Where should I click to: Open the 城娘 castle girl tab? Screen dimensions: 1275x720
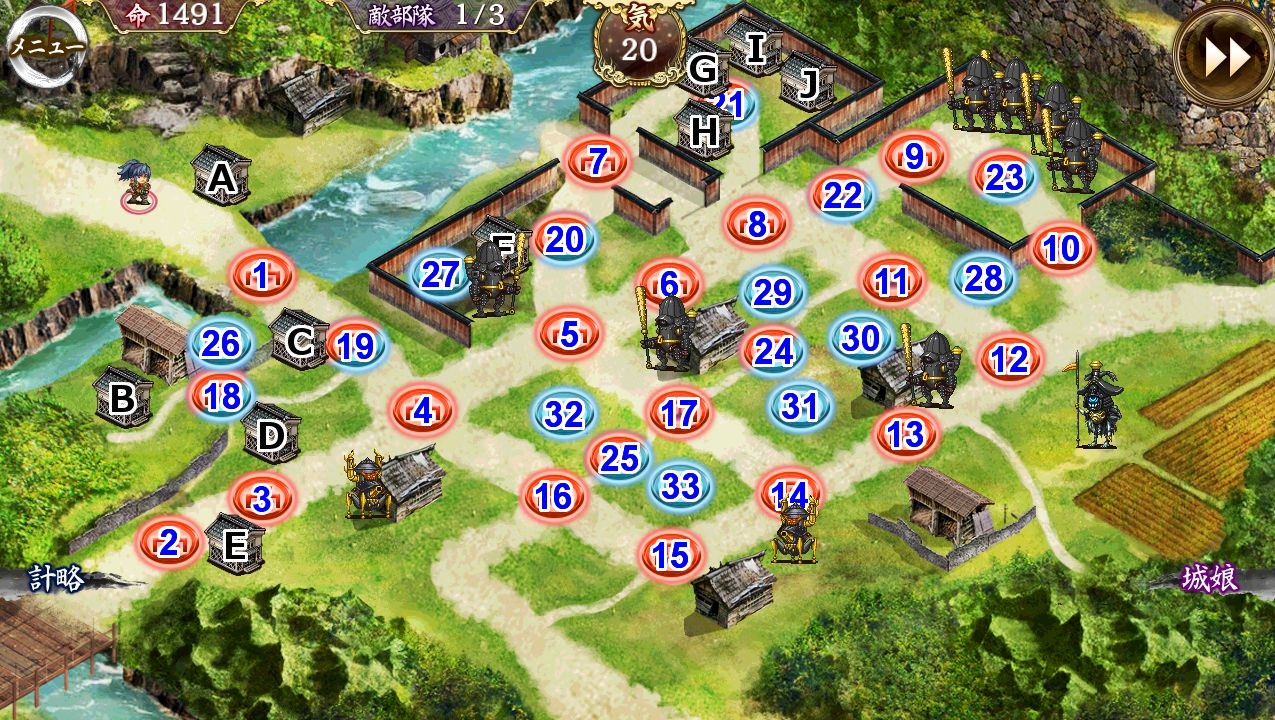coord(1209,580)
